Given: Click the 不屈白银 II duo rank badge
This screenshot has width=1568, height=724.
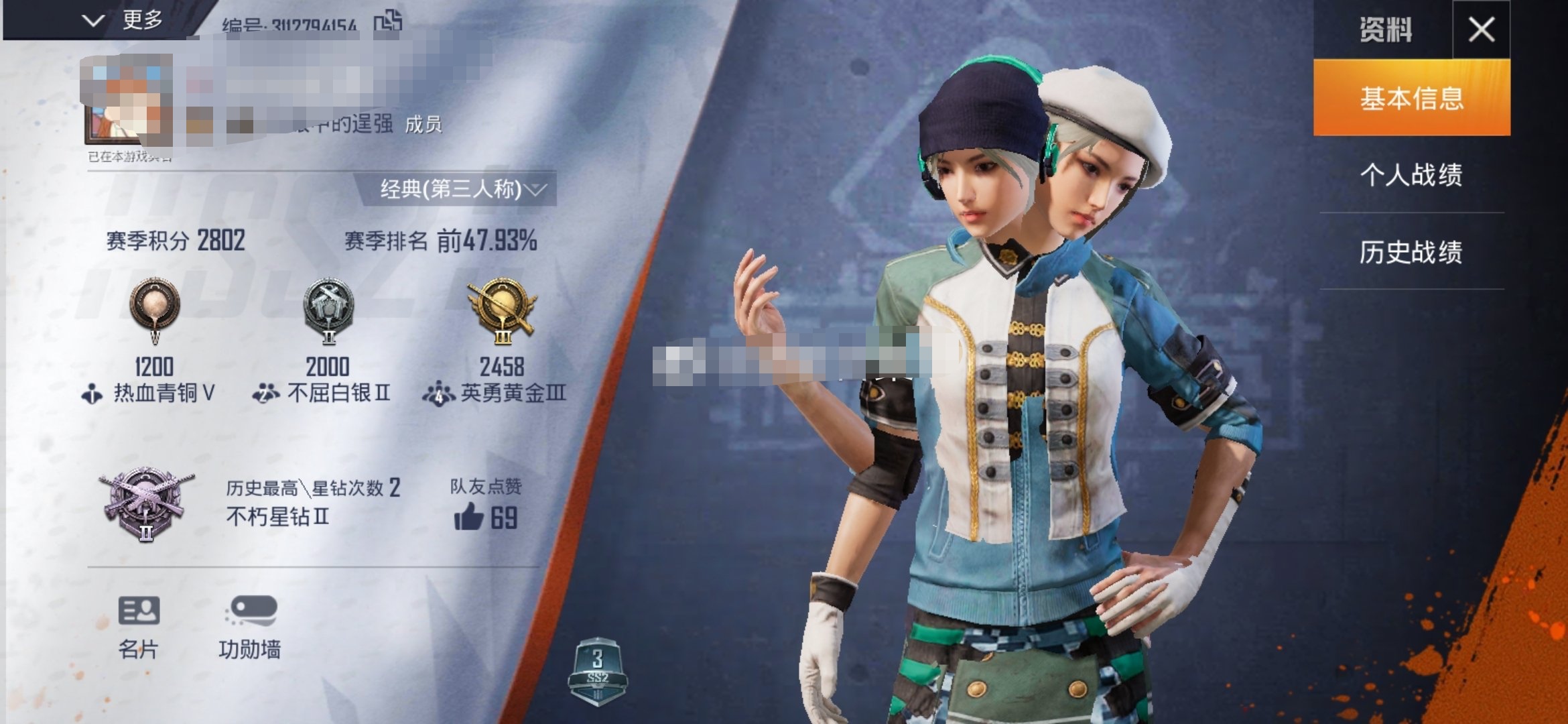Looking at the screenshot, I should (328, 310).
